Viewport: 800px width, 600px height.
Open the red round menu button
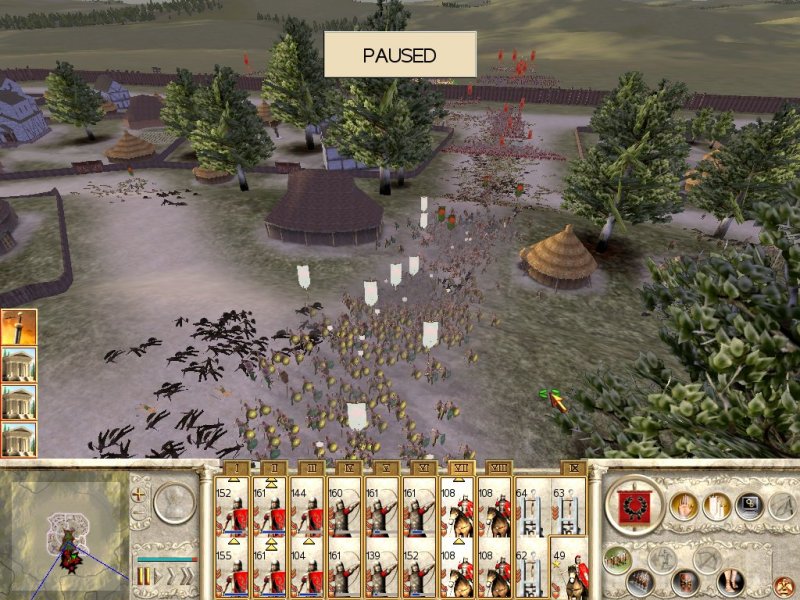[783, 582]
